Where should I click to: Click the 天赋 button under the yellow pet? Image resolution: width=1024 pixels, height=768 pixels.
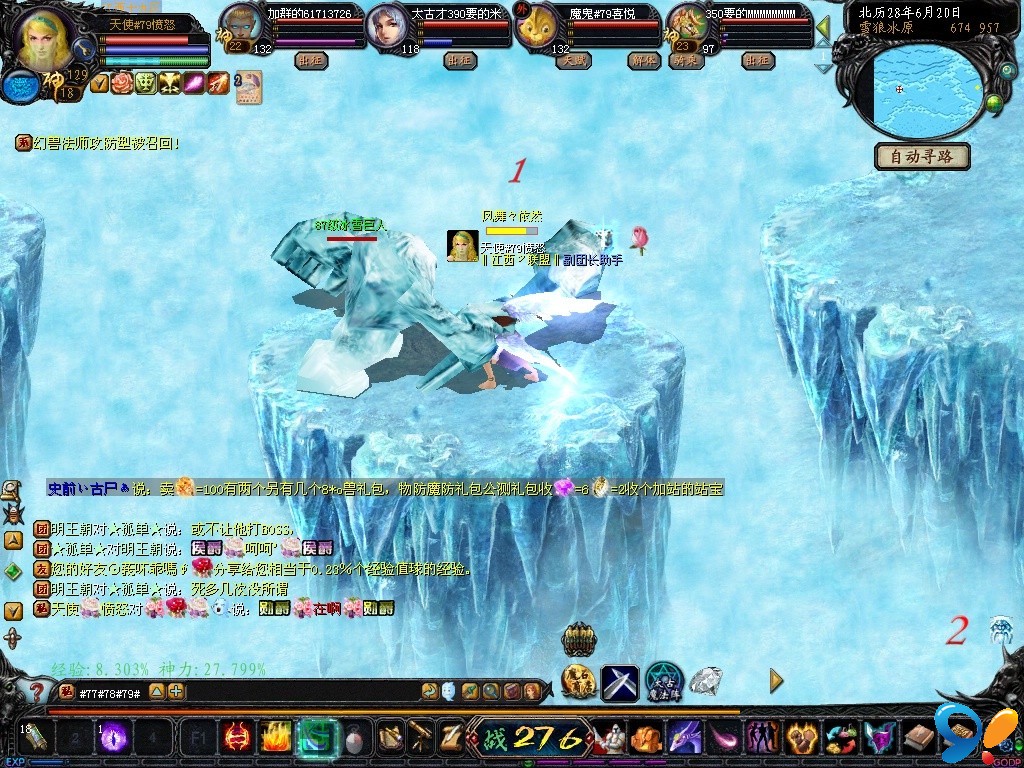573,60
